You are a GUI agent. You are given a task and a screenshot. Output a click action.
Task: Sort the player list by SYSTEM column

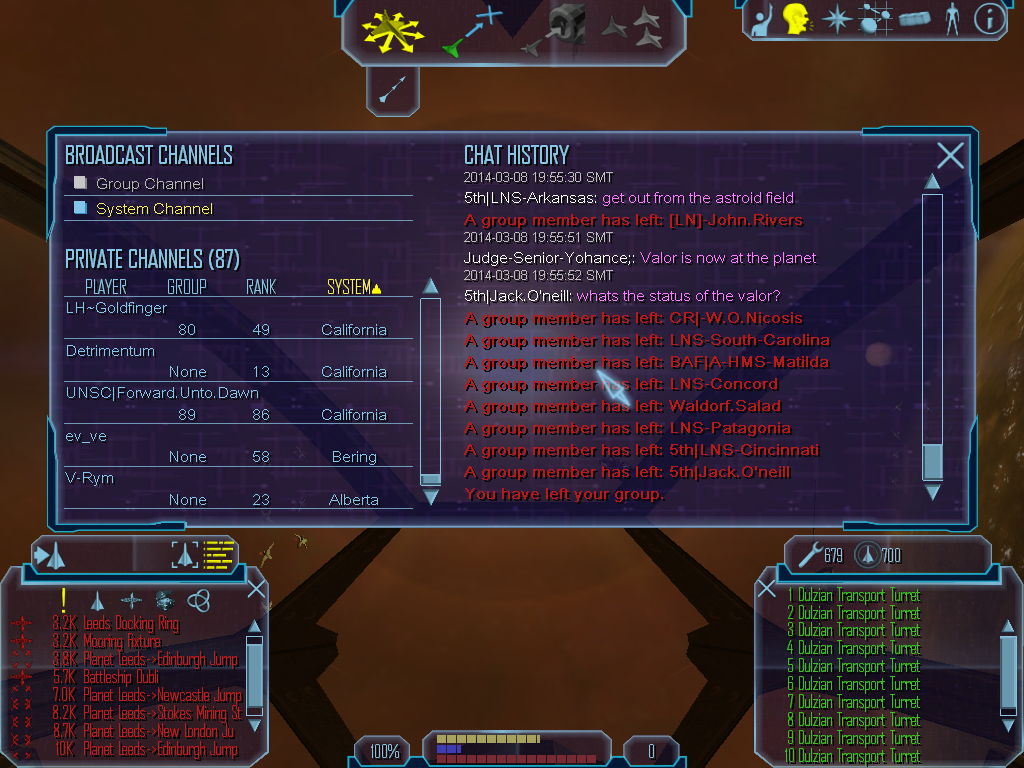coord(354,287)
